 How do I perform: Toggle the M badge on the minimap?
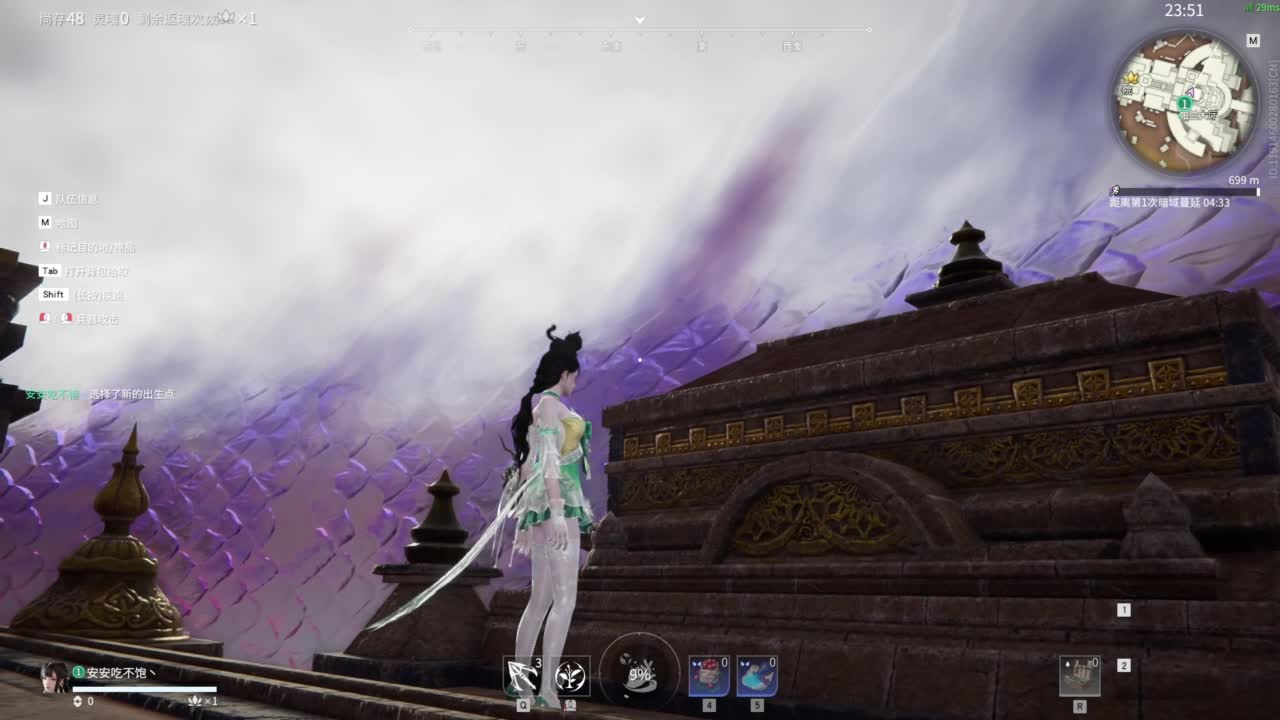coord(1254,40)
